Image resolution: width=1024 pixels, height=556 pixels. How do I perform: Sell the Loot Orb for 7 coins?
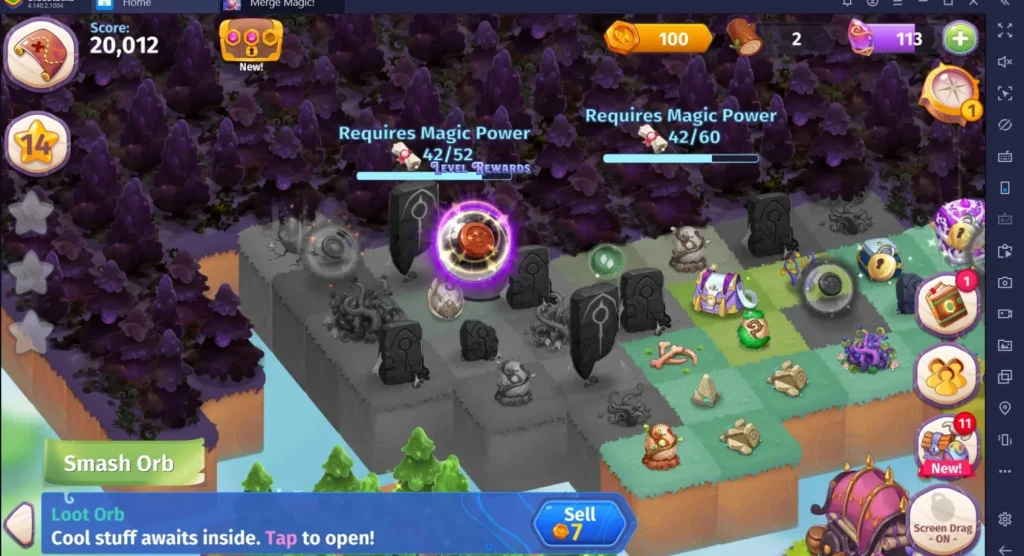[580, 523]
